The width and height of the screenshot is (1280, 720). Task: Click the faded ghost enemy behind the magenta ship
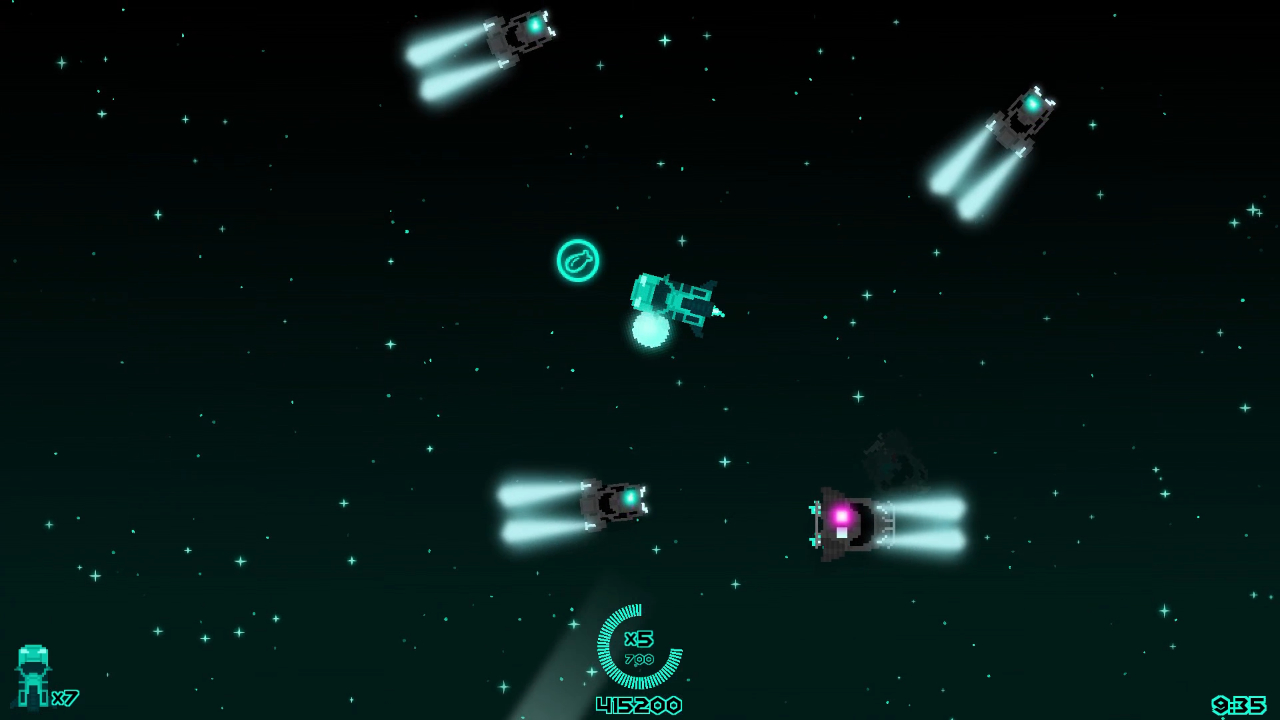click(x=895, y=460)
